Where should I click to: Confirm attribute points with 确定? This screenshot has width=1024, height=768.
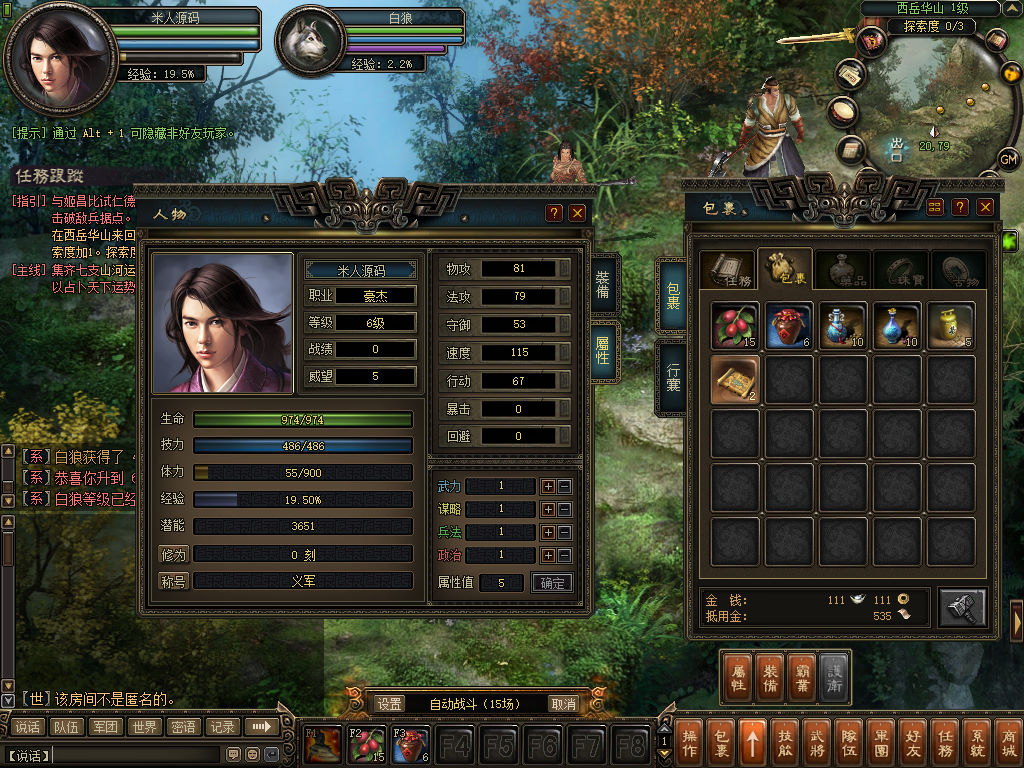click(552, 583)
